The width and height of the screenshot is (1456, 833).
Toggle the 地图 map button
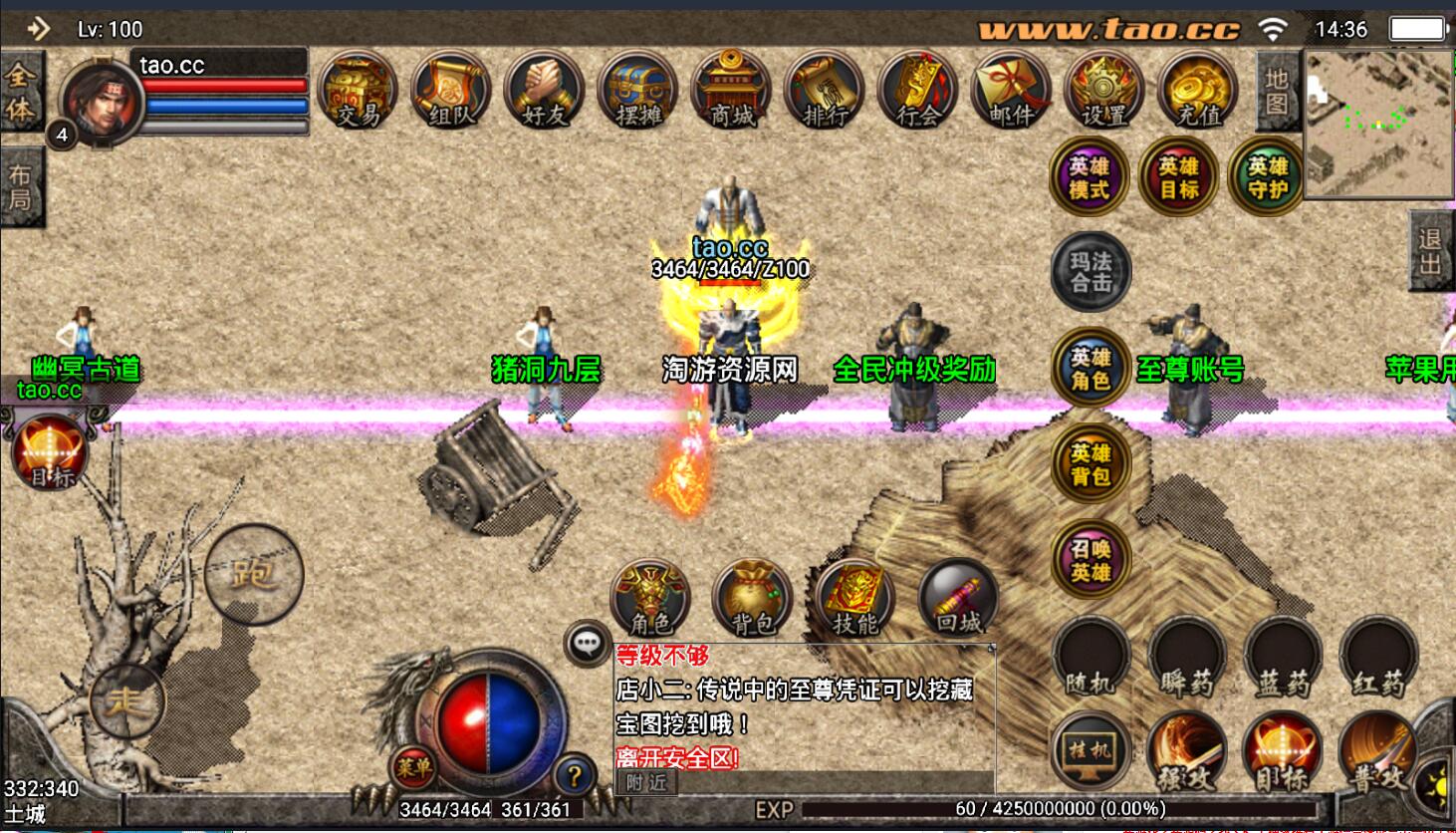coord(1277,92)
